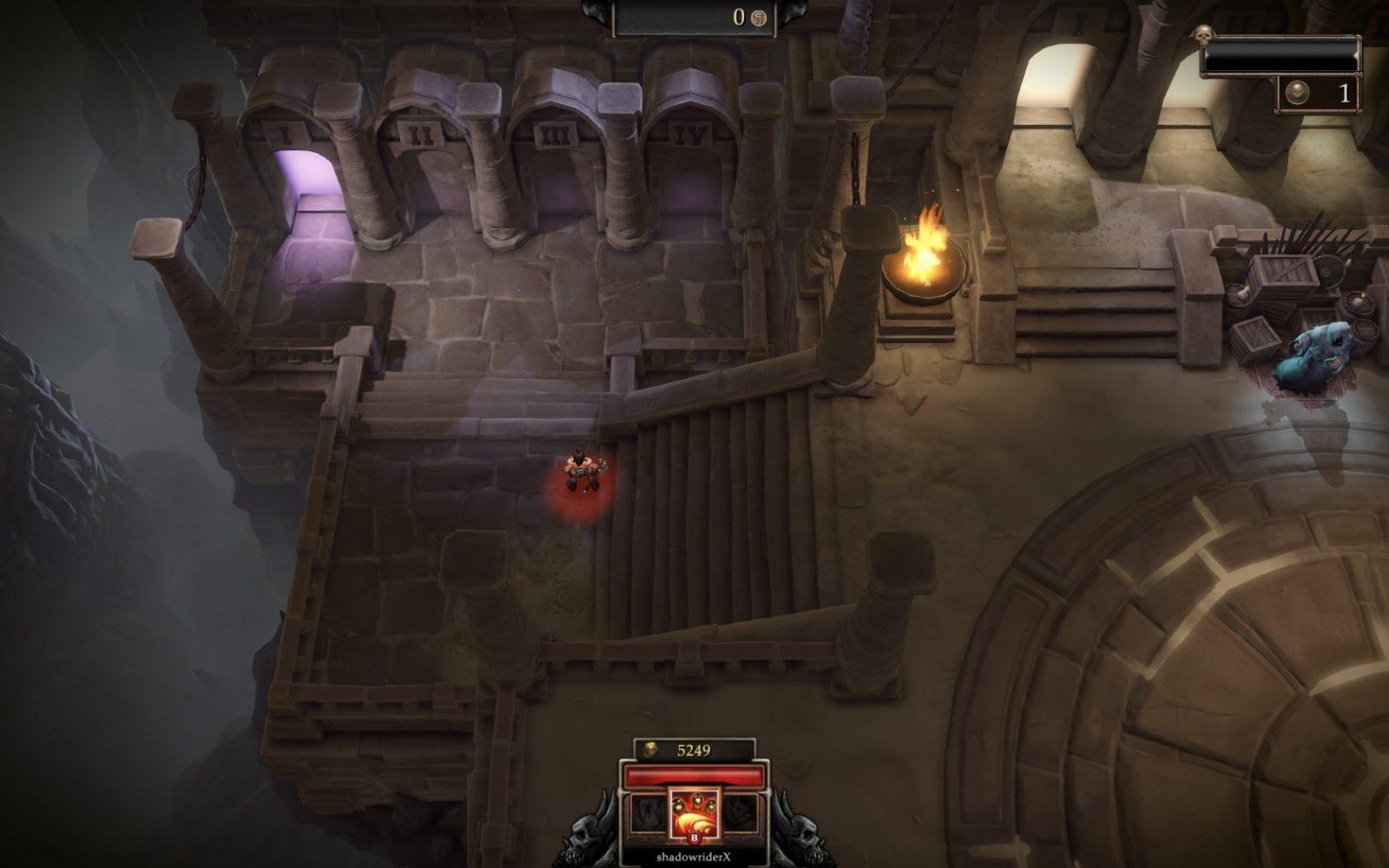Select the dark ability slot right of the red ability

741,814
